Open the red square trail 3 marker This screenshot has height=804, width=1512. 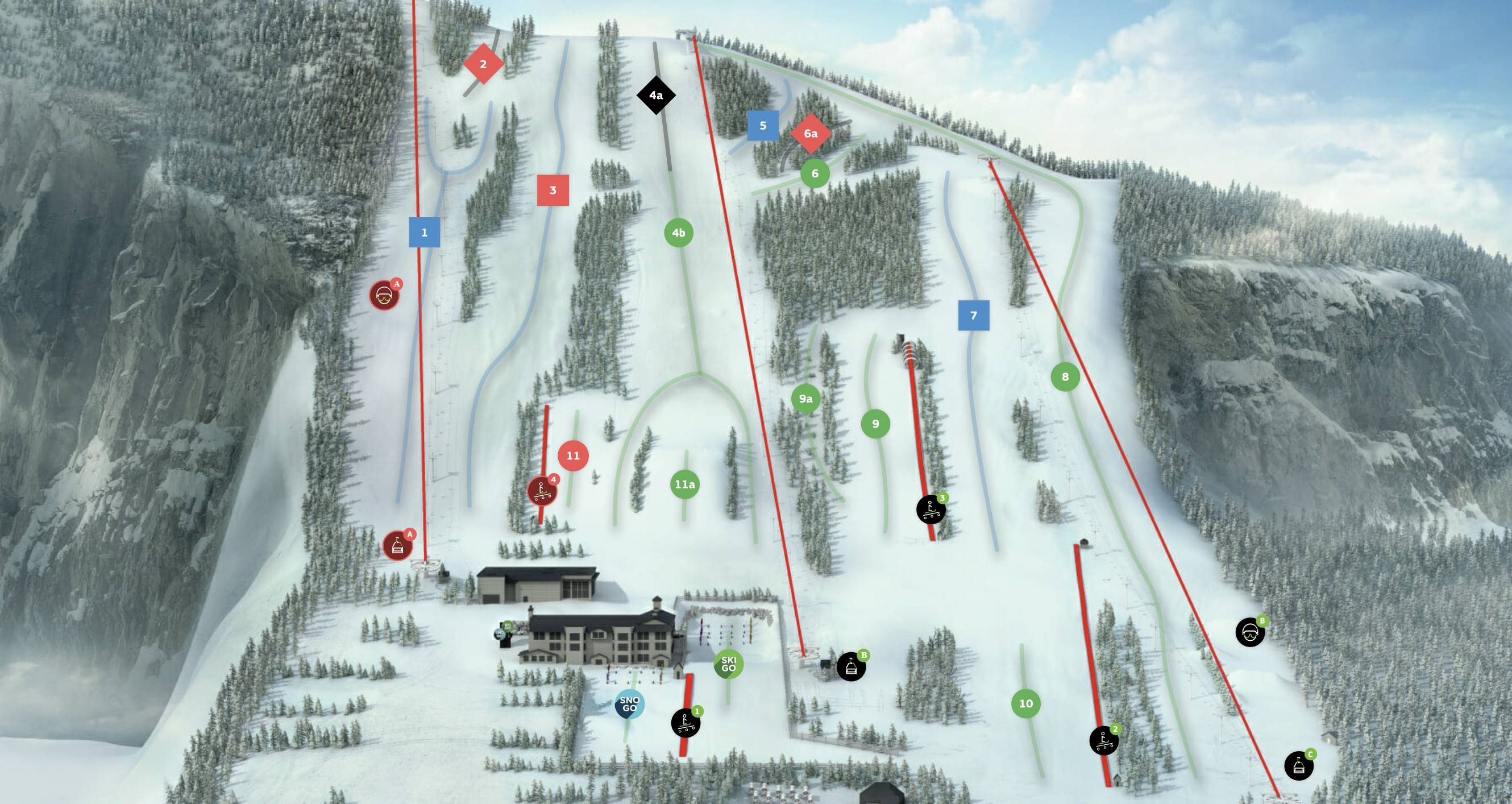pyautogui.click(x=553, y=190)
